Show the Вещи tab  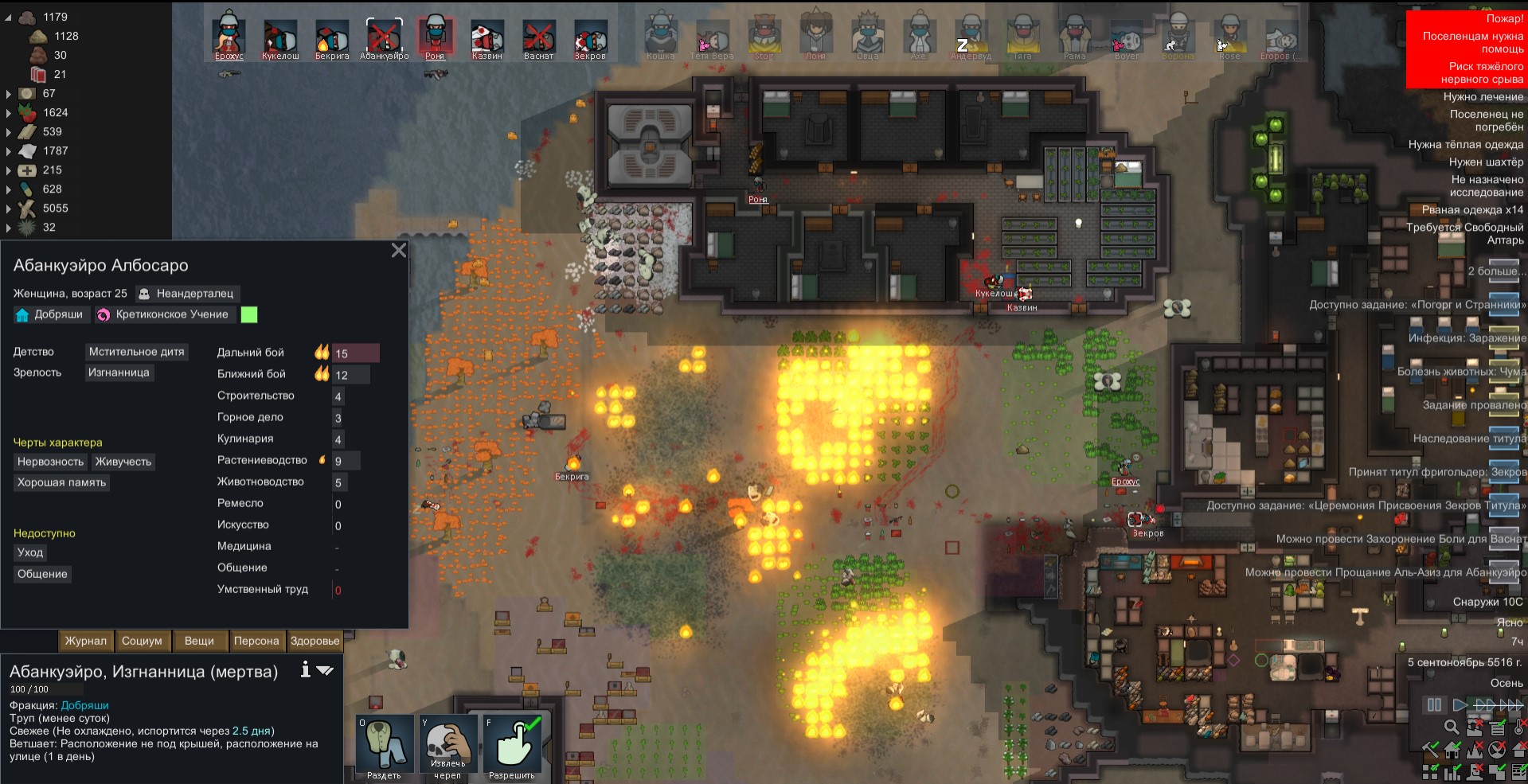[199, 641]
